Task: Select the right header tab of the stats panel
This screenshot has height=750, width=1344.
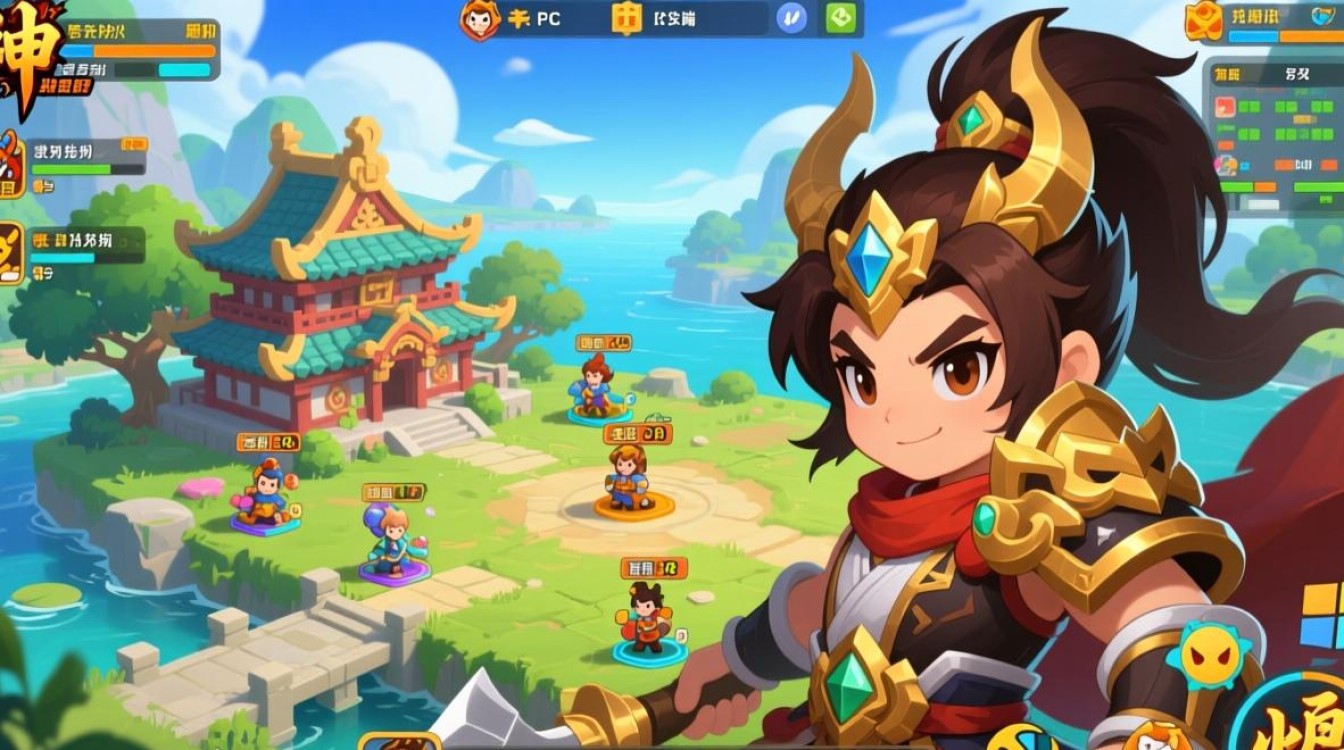Action: (x=1297, y=73)
